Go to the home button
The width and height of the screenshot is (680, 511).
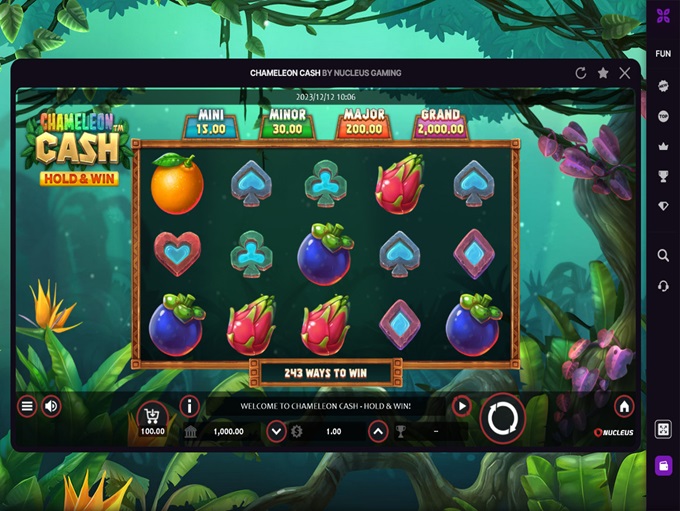point(624,406)
